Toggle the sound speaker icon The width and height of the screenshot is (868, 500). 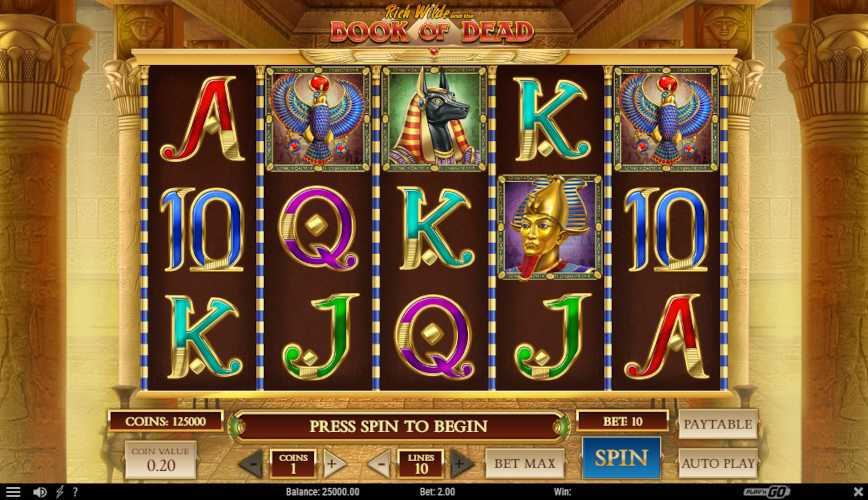[x=40, y=492]
